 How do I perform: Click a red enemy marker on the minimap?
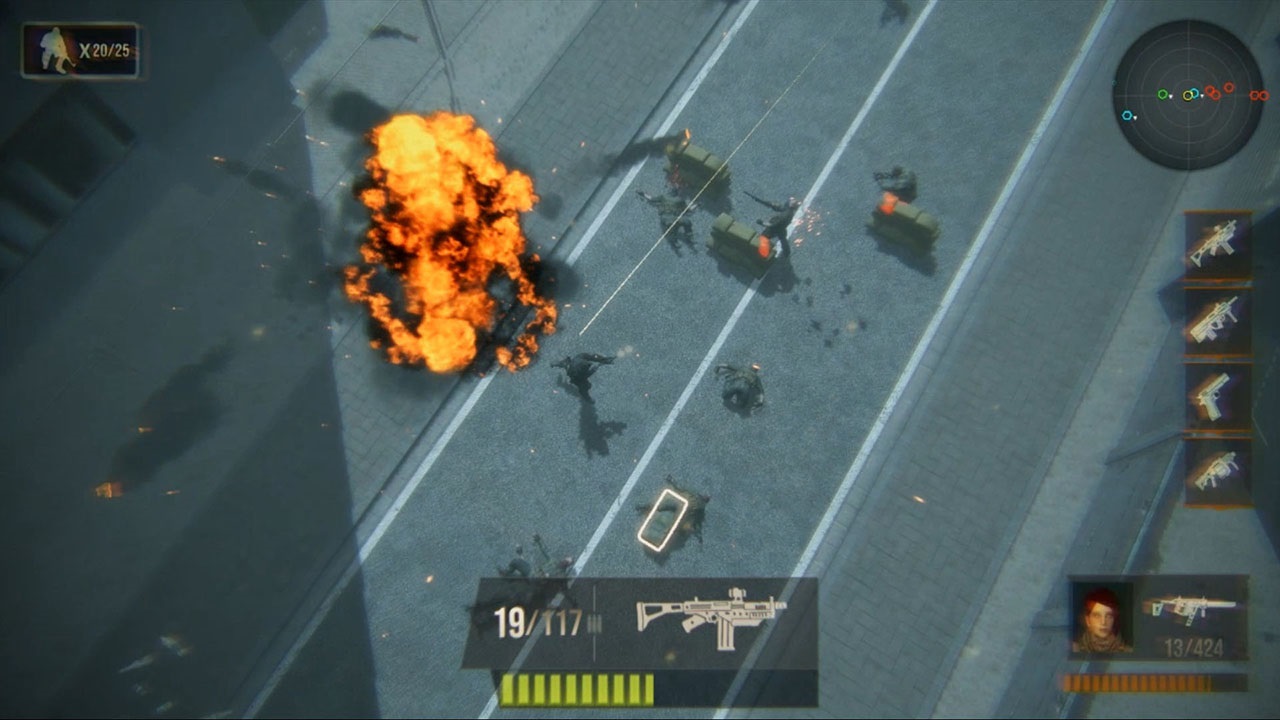point(1211,90)
